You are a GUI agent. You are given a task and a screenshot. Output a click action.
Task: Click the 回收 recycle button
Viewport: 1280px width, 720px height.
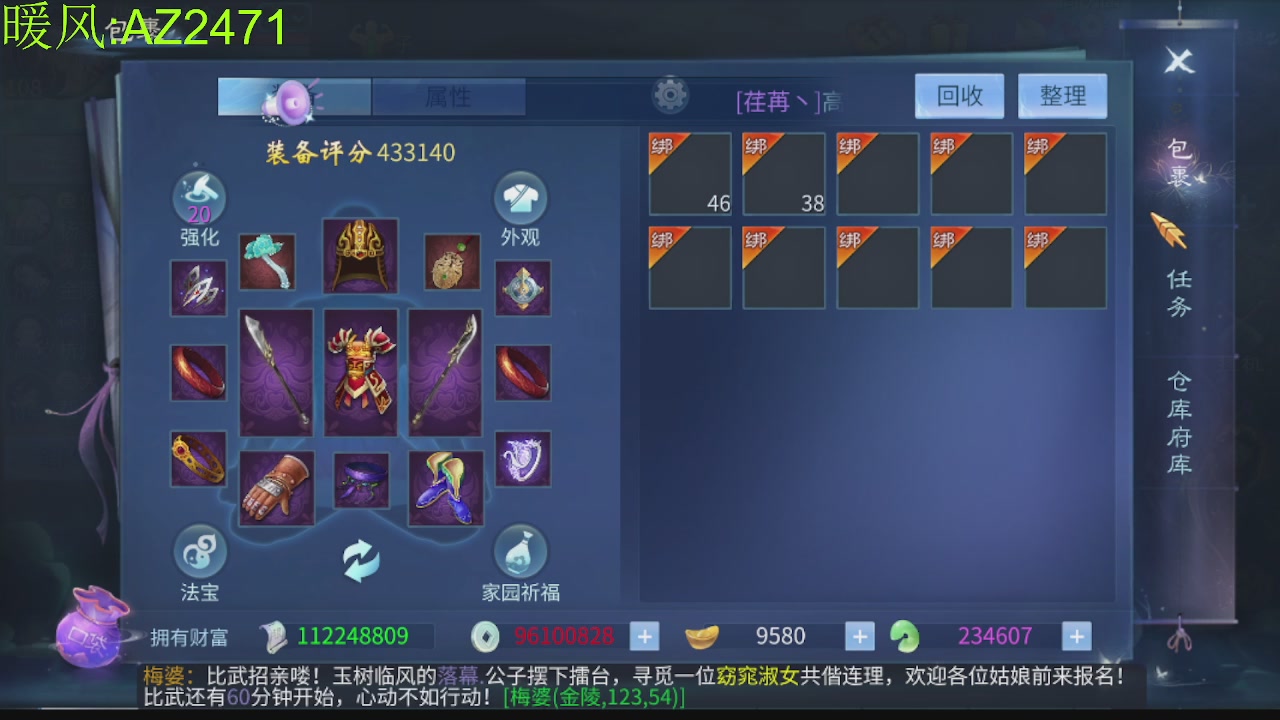click(x=958, y=95)
